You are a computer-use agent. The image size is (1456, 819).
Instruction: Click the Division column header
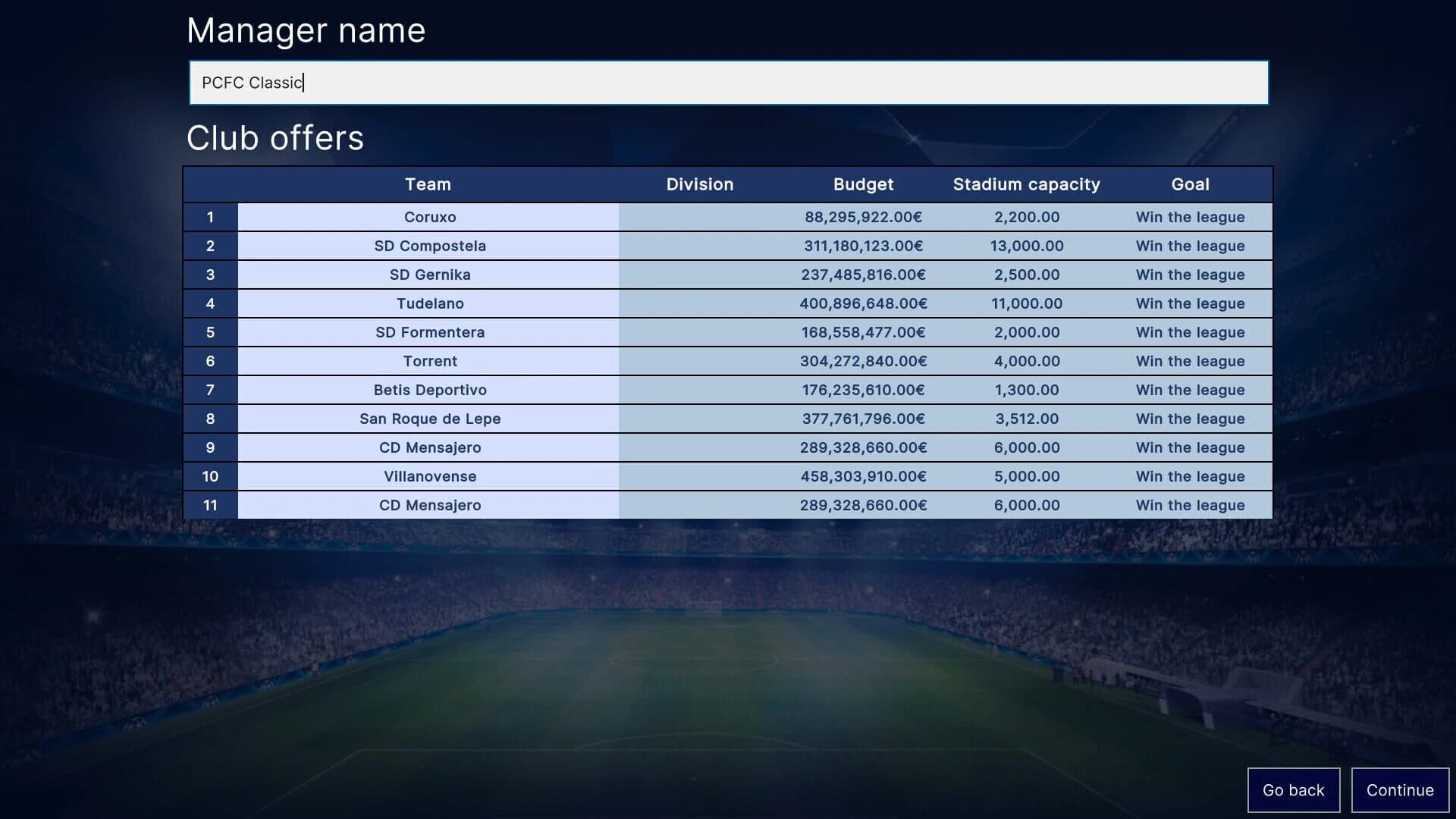click(x=699, y=184)
